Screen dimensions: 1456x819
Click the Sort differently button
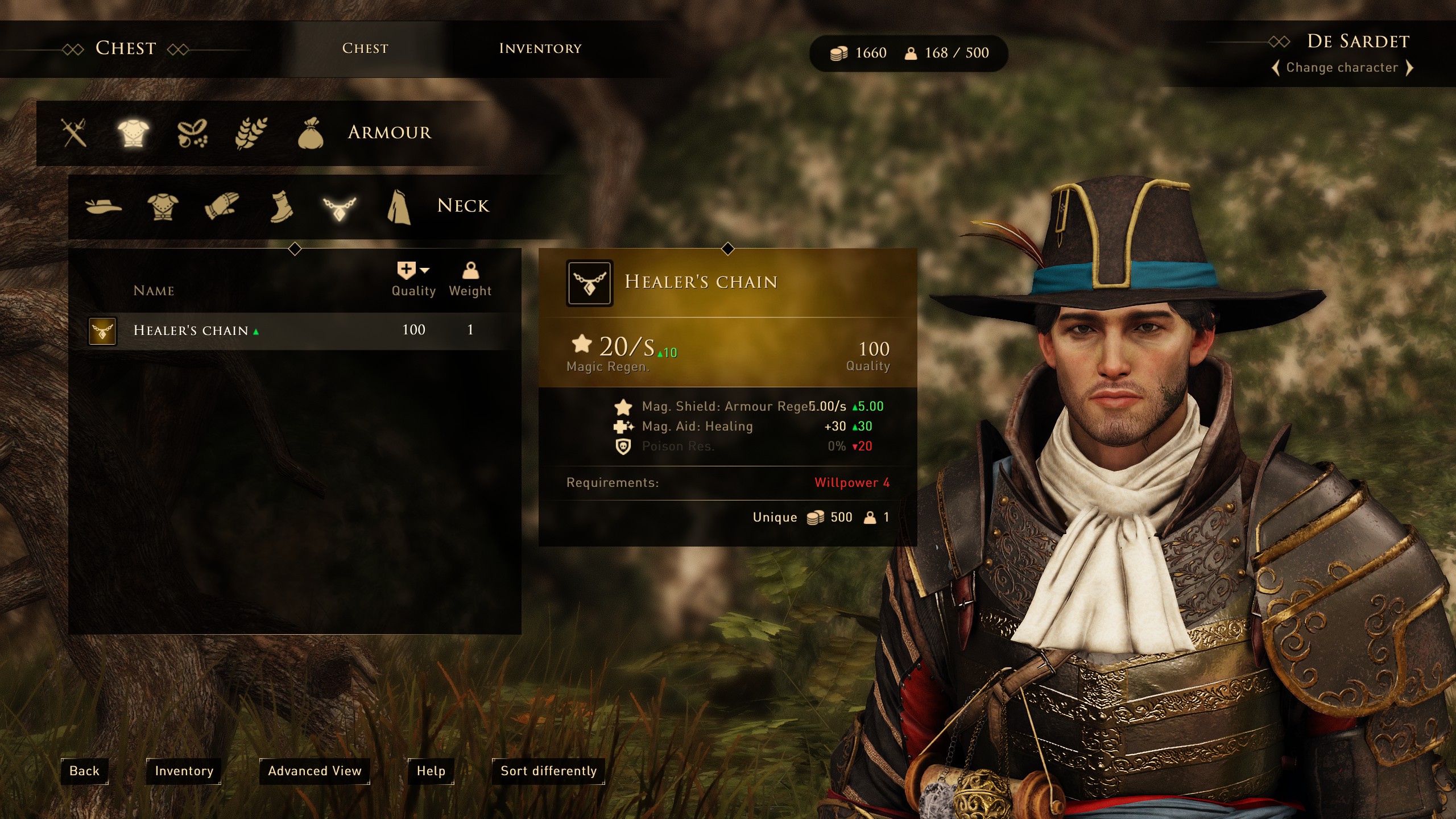548,771
